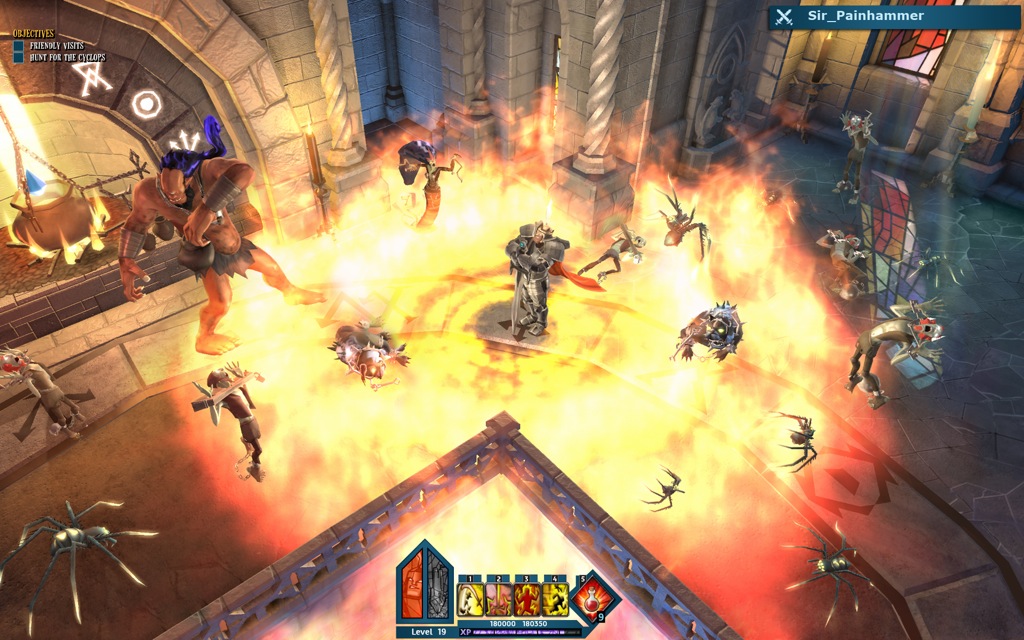The height and width of the screenshot is (640, 1024).
Task: Activate the yellow running figure ability
Action: click(x=555, y=600)
